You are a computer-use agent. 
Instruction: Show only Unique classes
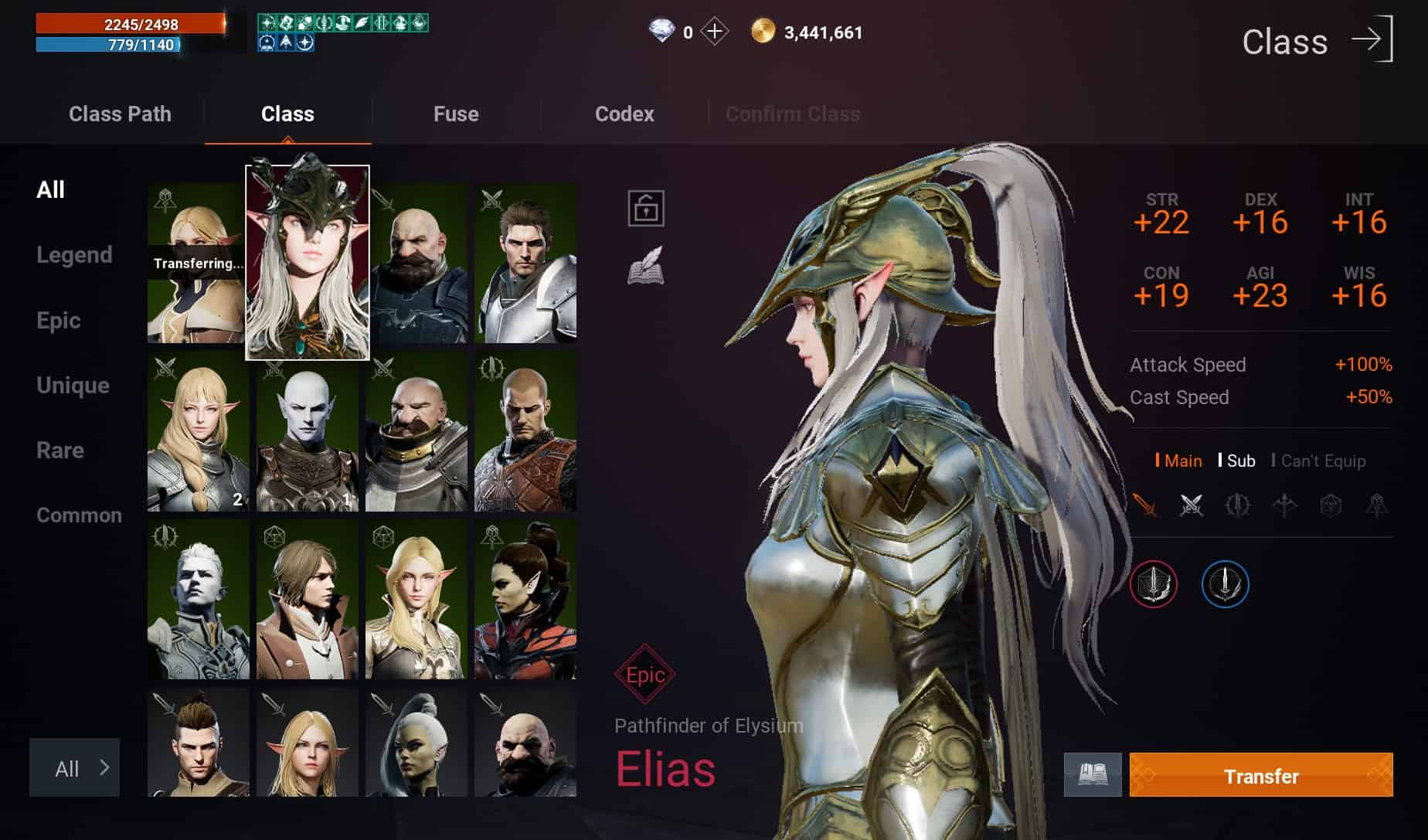(x=73, y=386)
